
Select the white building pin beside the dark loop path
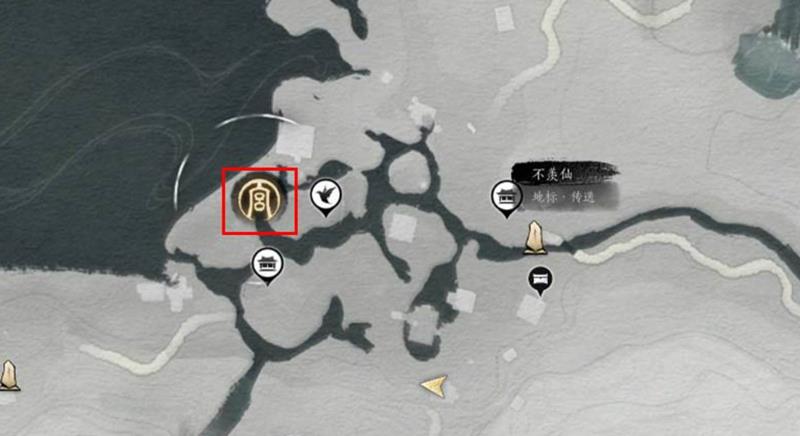268,265
